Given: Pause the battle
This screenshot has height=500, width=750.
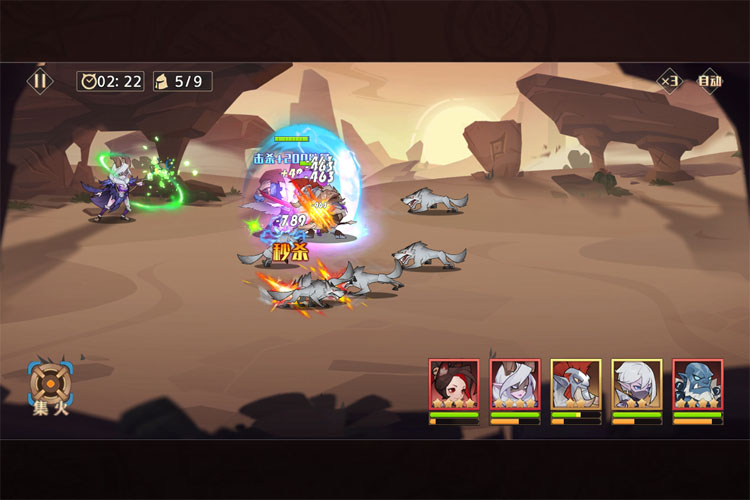Looking at the screenshot, I should pyautogui.click(x=40, y=81).
